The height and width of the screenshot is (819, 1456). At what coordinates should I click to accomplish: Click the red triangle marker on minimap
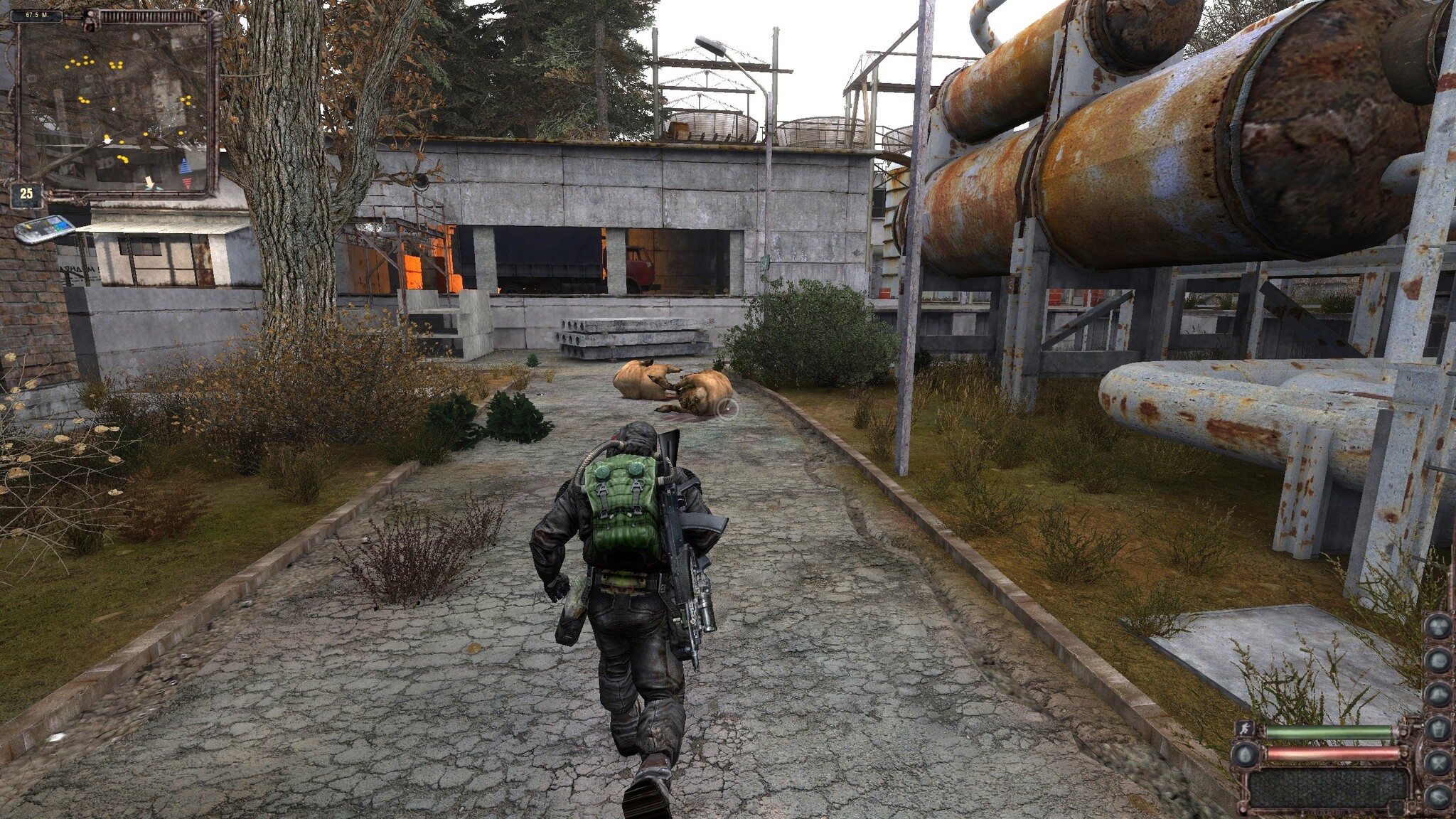tap(188, 182)
